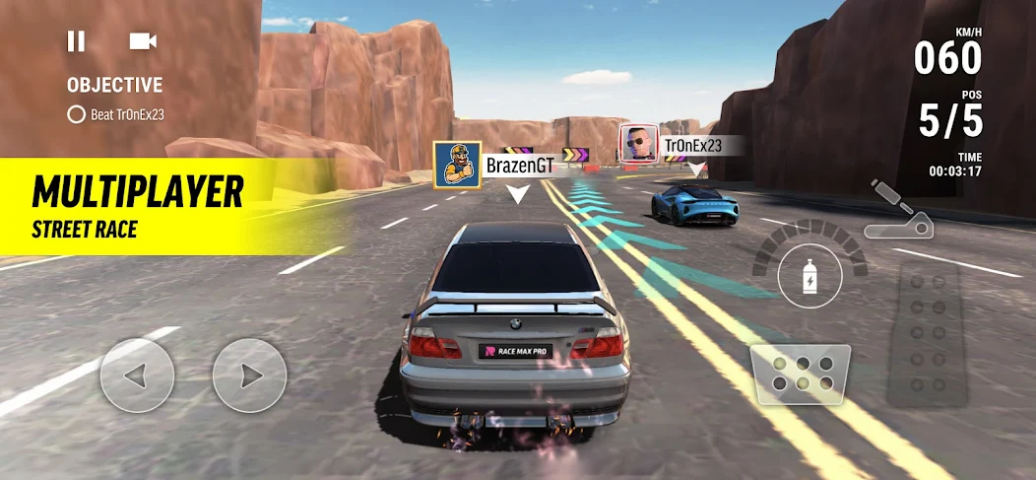Screen dimensions: 1036x480
Task: Activate the nitro boost bottle button
Action: pyautogui.click(x=809, y=275)
